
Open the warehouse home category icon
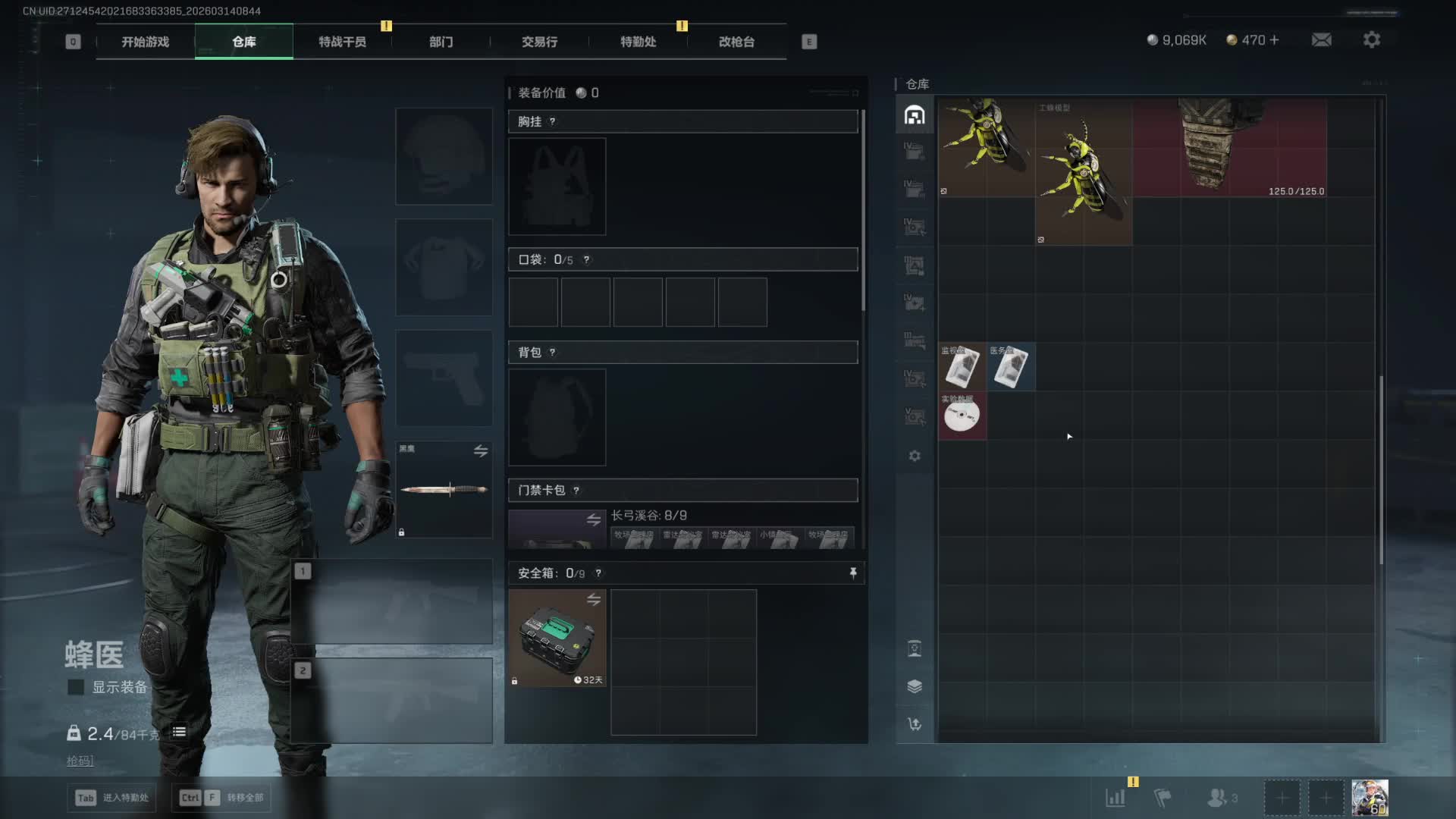[x=915, y=115]
